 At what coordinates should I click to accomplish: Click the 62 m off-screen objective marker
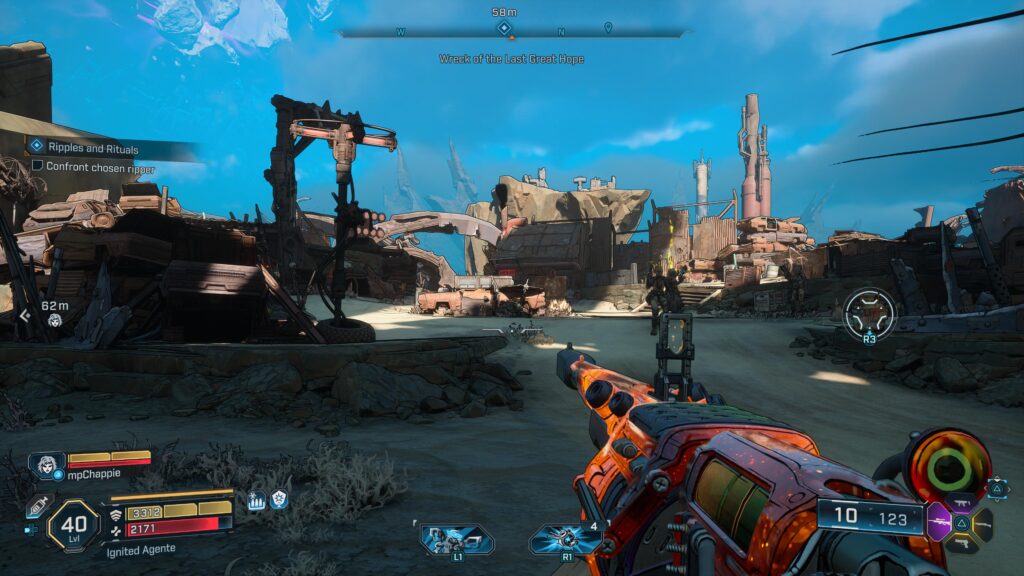point(54,320)
